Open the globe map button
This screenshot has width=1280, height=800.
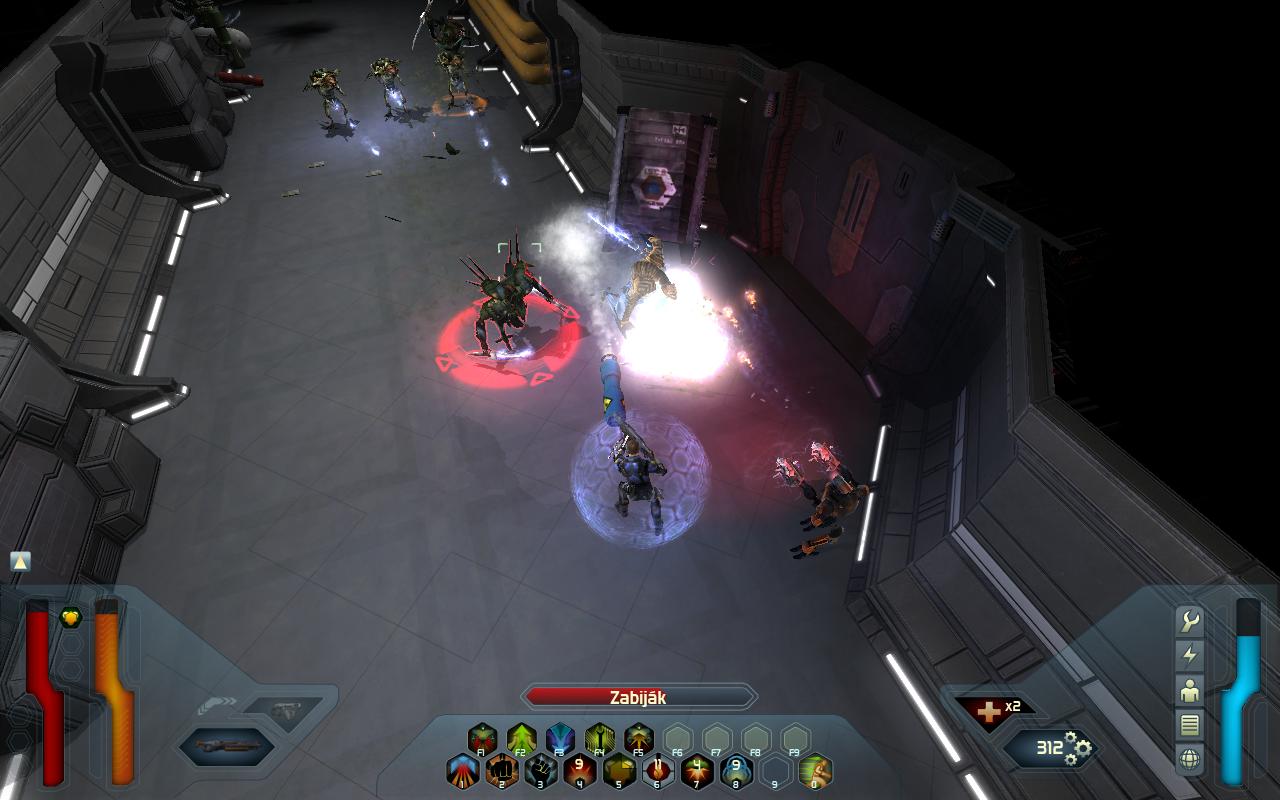click(x=1190, y=758)
